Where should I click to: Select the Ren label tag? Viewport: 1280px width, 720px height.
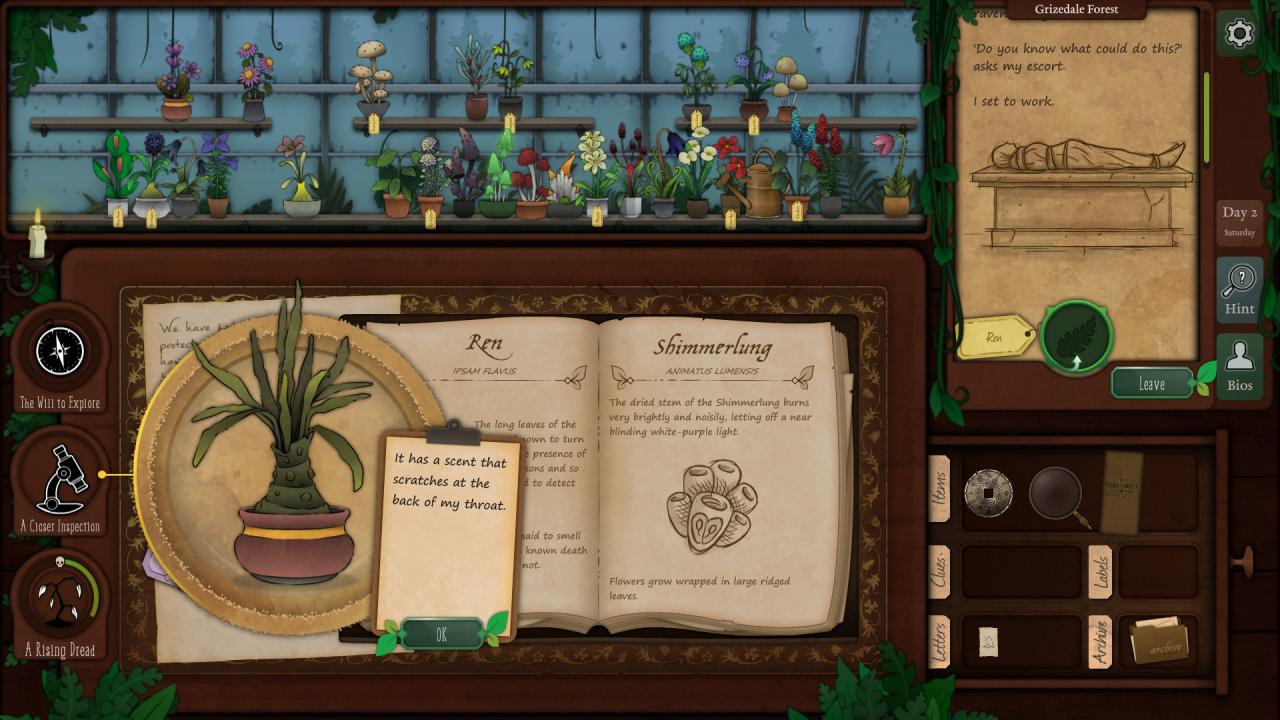pos(994,338)
